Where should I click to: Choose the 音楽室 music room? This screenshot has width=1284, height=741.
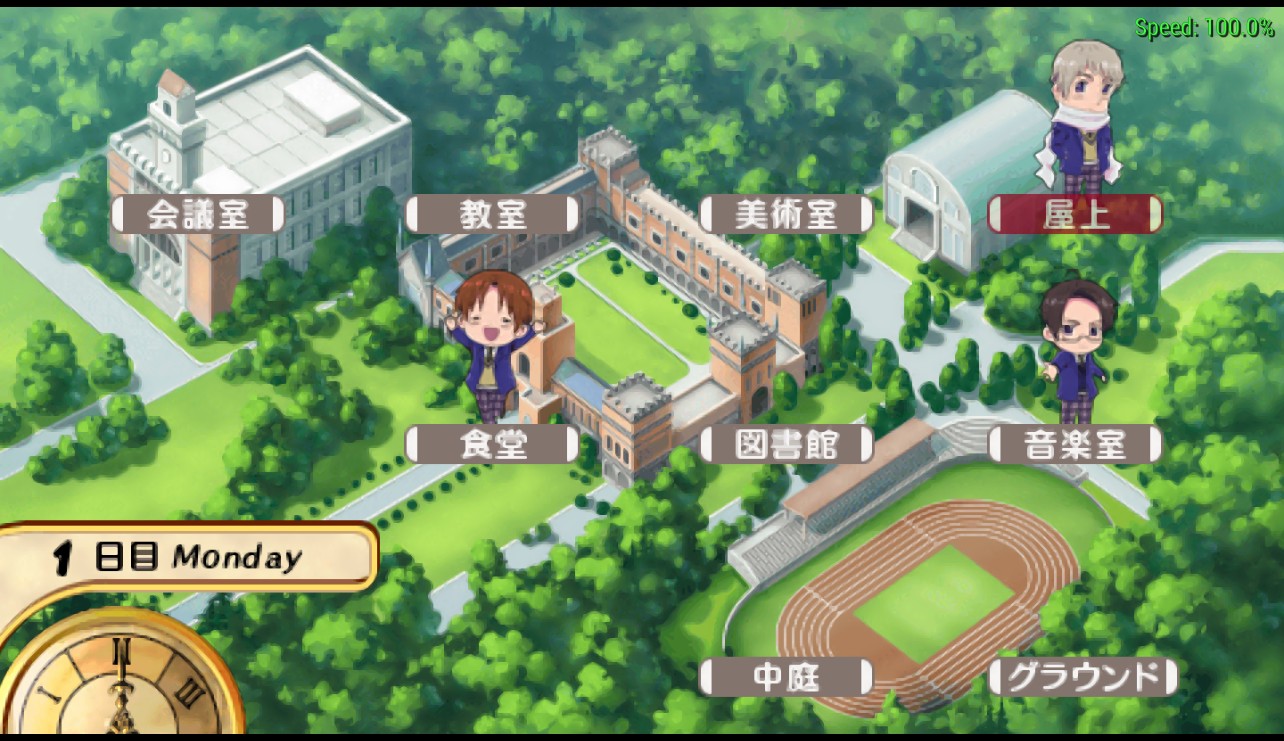[1075, 444]
